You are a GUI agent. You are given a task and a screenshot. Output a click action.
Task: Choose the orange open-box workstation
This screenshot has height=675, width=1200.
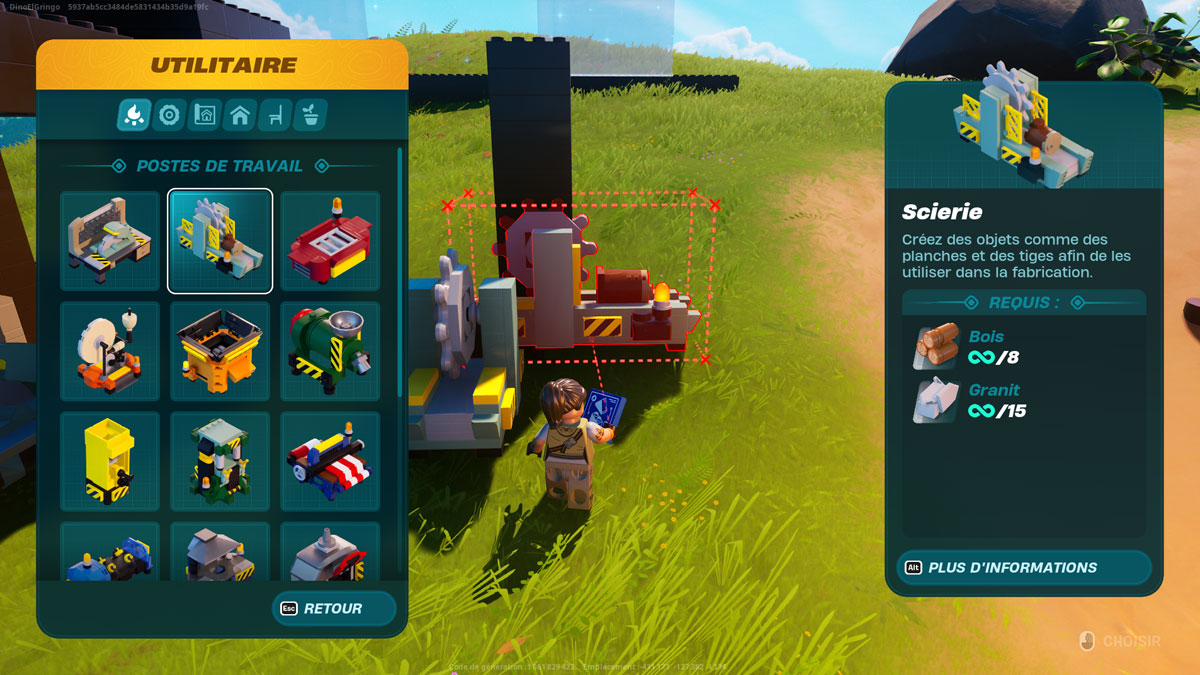coord(220,351)
